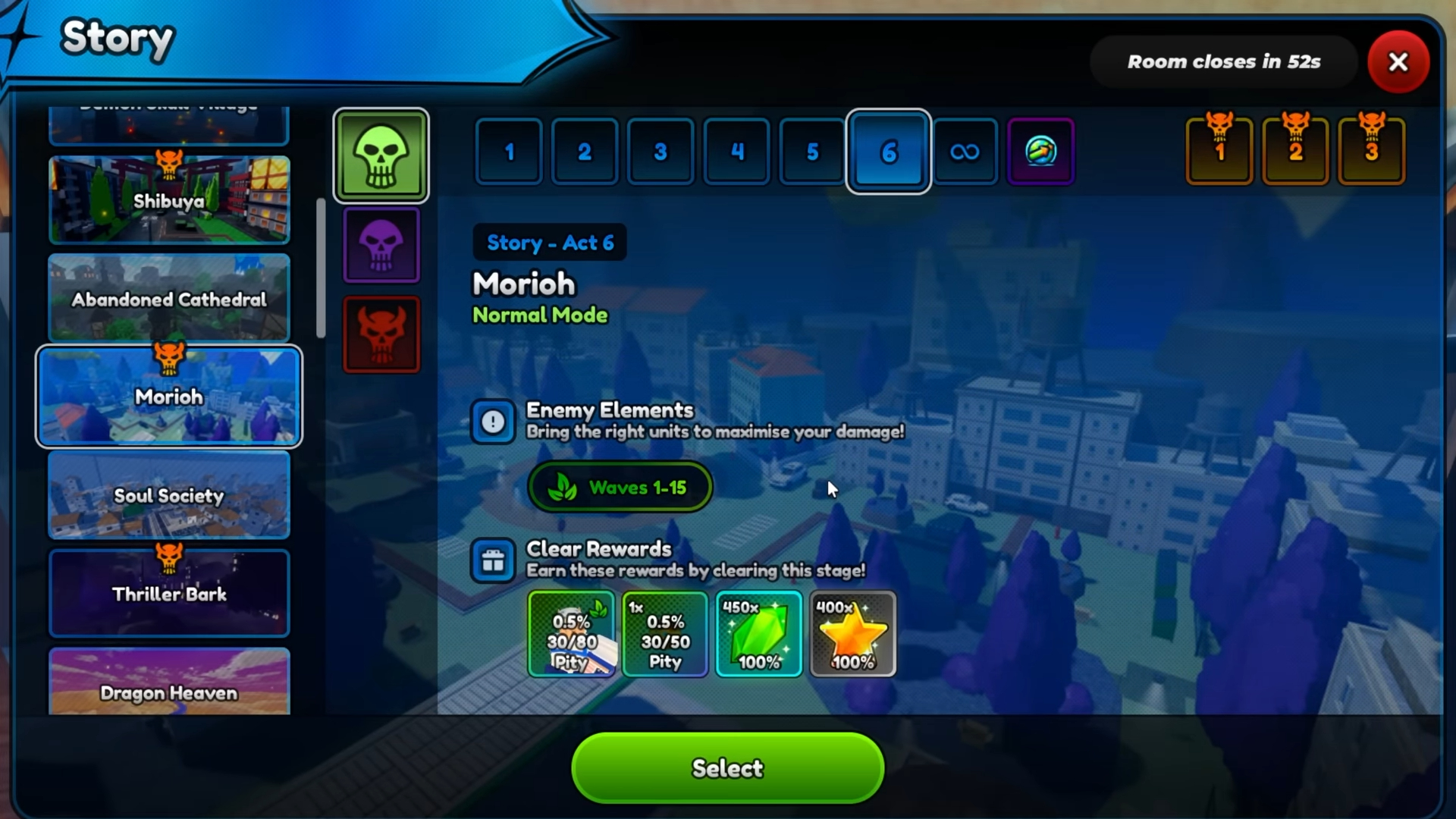Select Act 2 tab

tap(585, 152)
